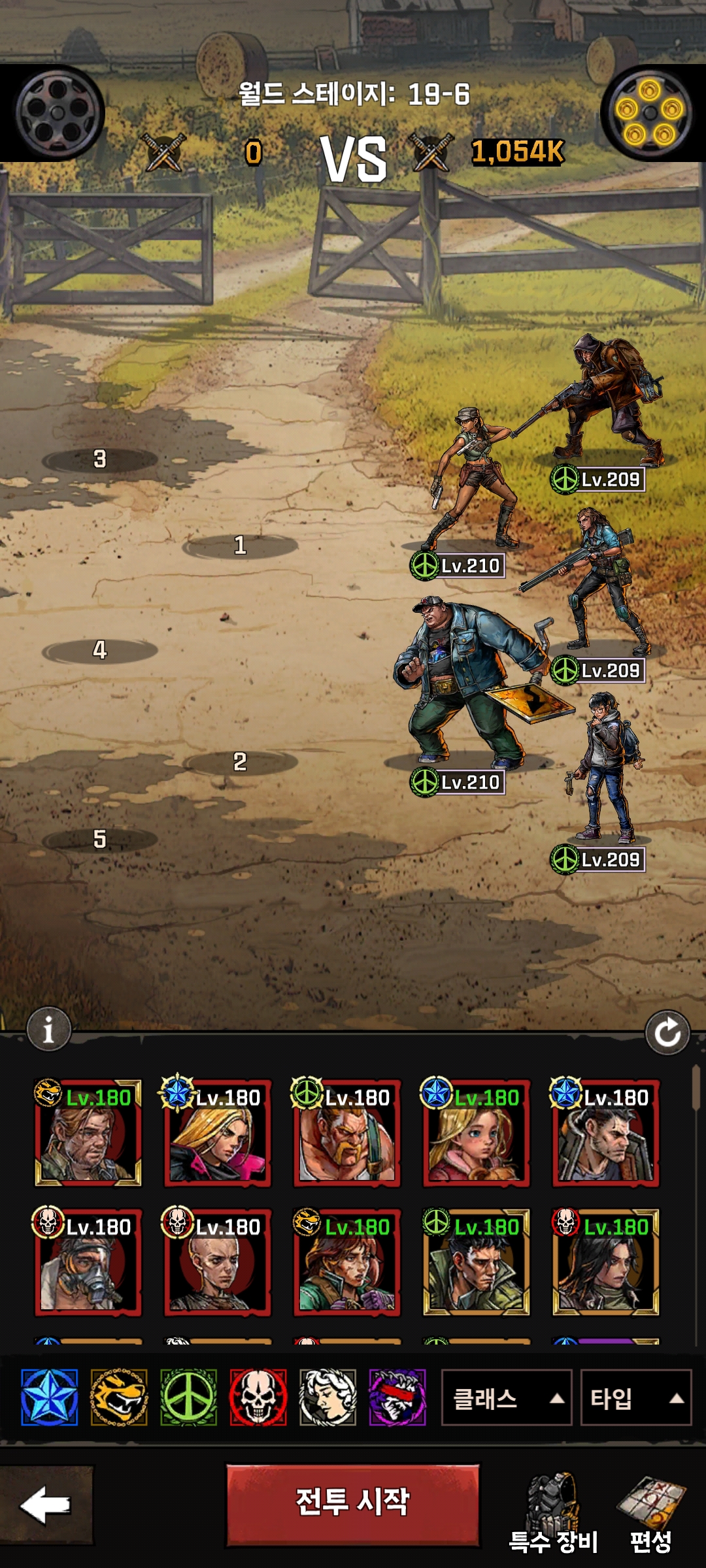Filter heroes by yellow tiger faction
706x1568 pixels.
pyautogui.click(x=119, y=1397)
